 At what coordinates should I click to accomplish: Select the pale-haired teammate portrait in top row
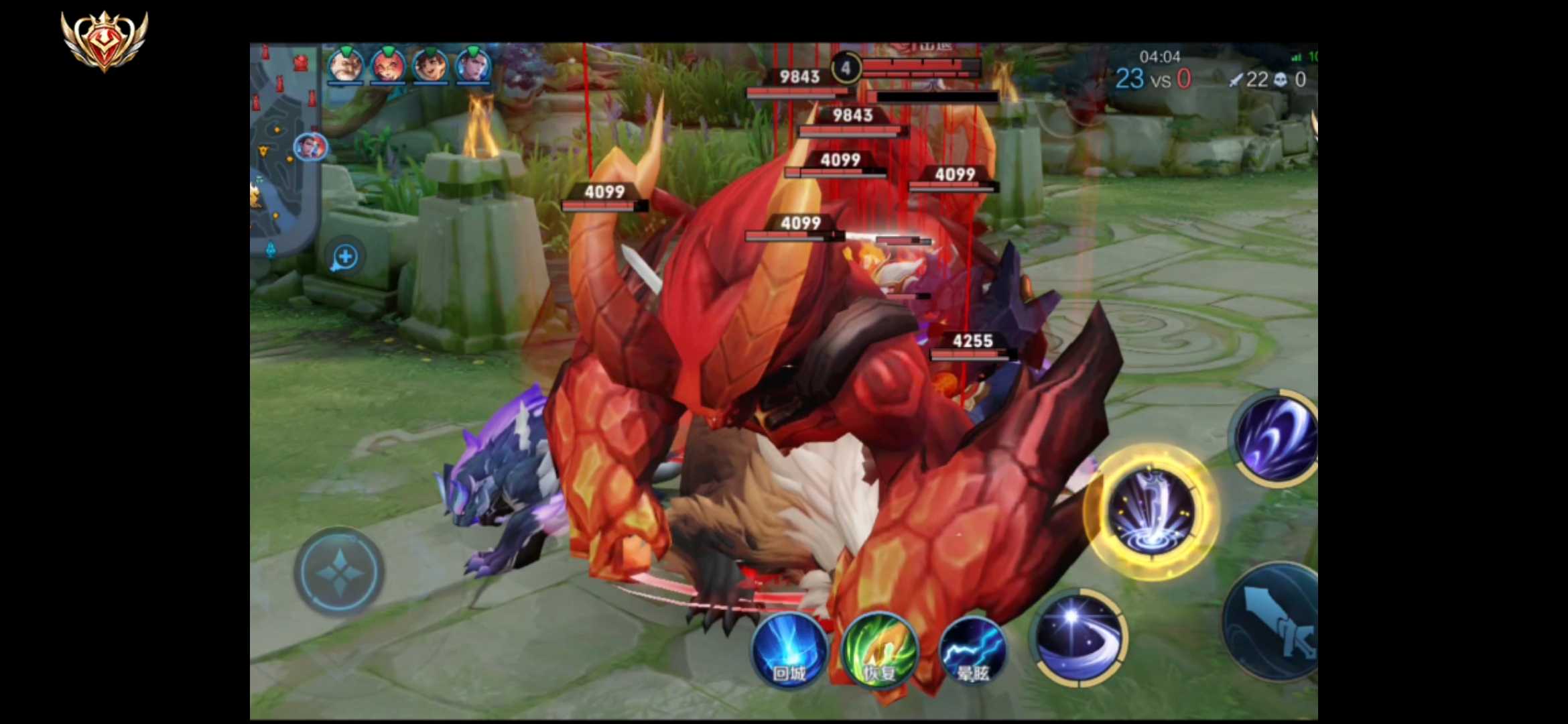473,66
